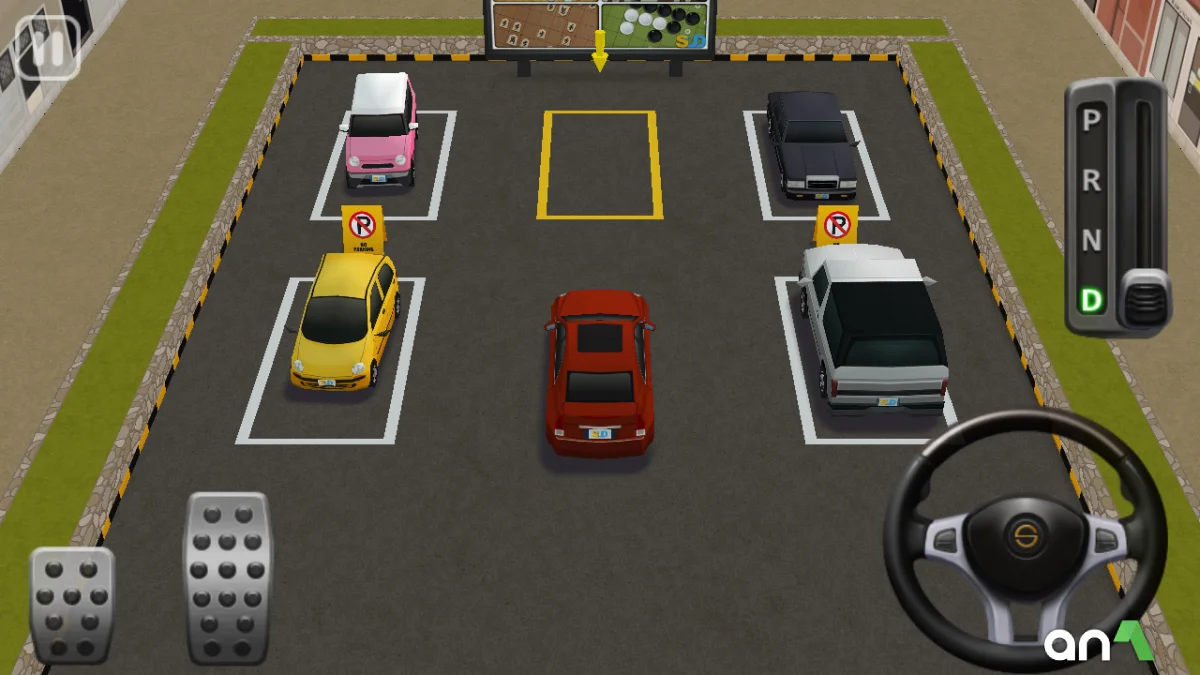Shift gear to R (Reverse)

coord(1092,181)
